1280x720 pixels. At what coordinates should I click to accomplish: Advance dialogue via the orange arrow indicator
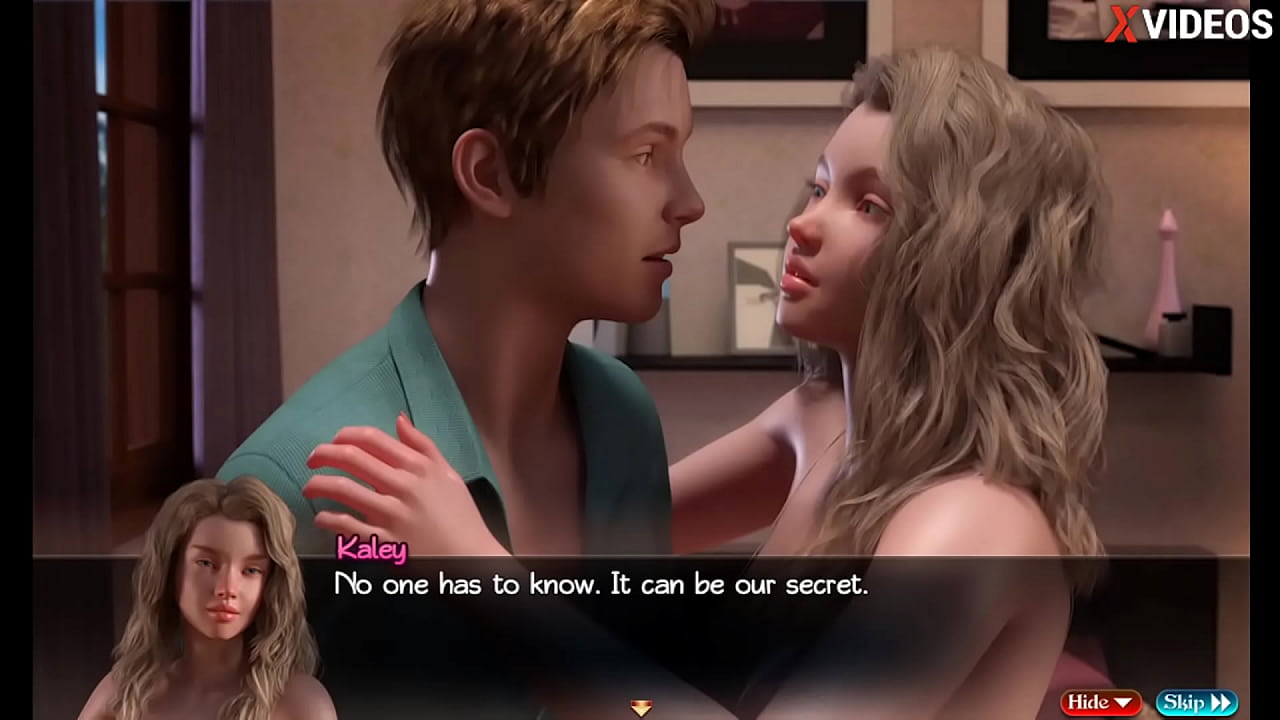coord(641,707)
